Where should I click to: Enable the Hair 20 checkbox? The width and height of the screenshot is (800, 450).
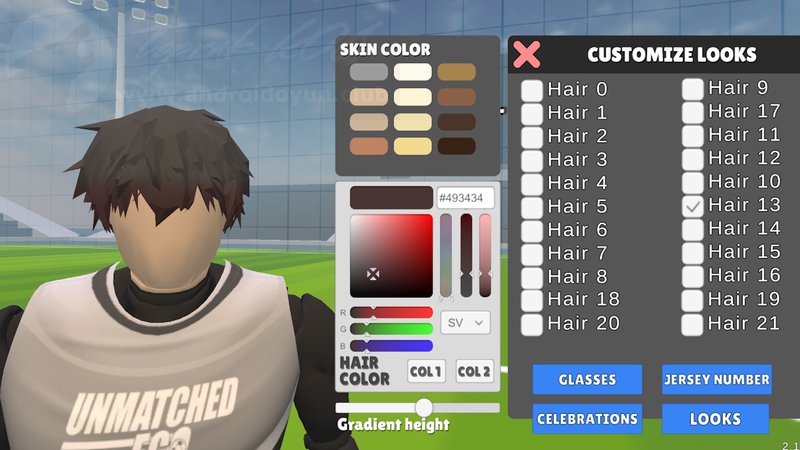pyautogui.click(x=532, y=324)
